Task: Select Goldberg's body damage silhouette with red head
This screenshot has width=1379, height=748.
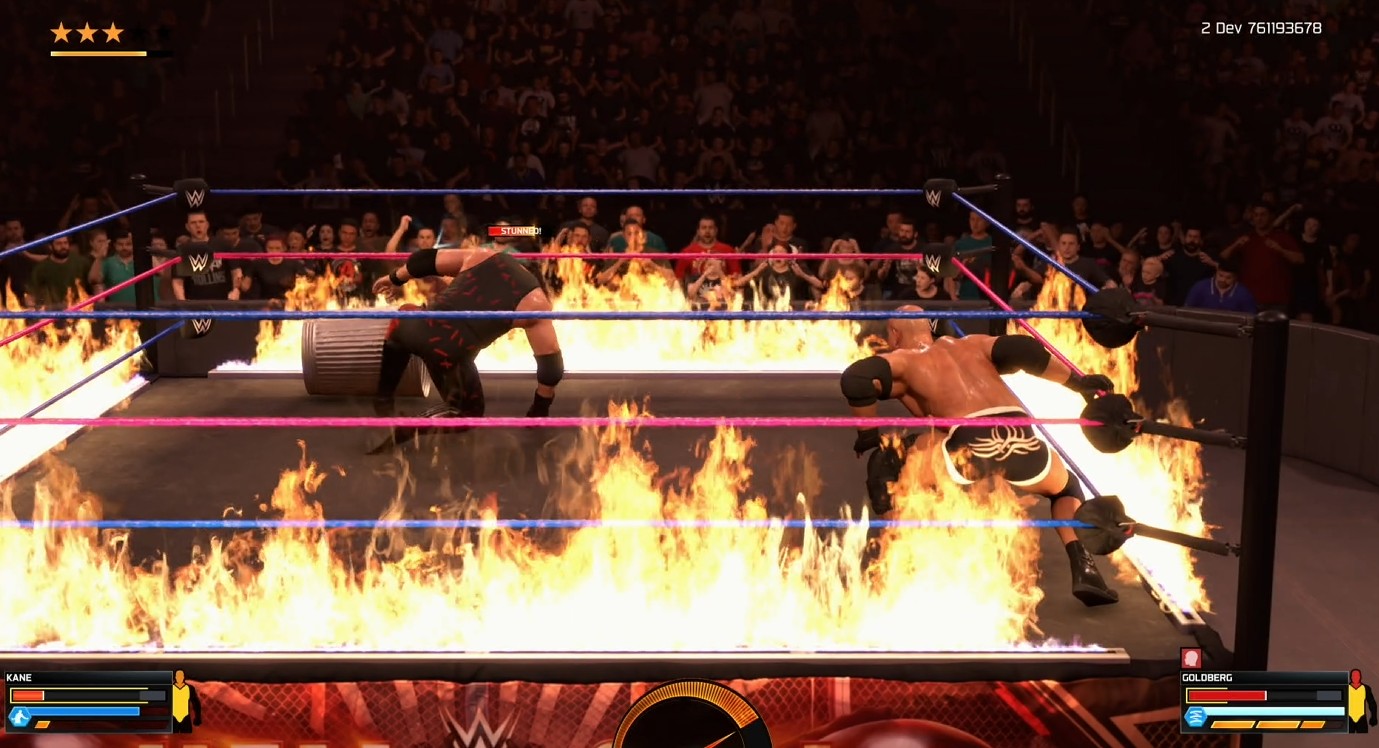Action: coord(1357,699)
